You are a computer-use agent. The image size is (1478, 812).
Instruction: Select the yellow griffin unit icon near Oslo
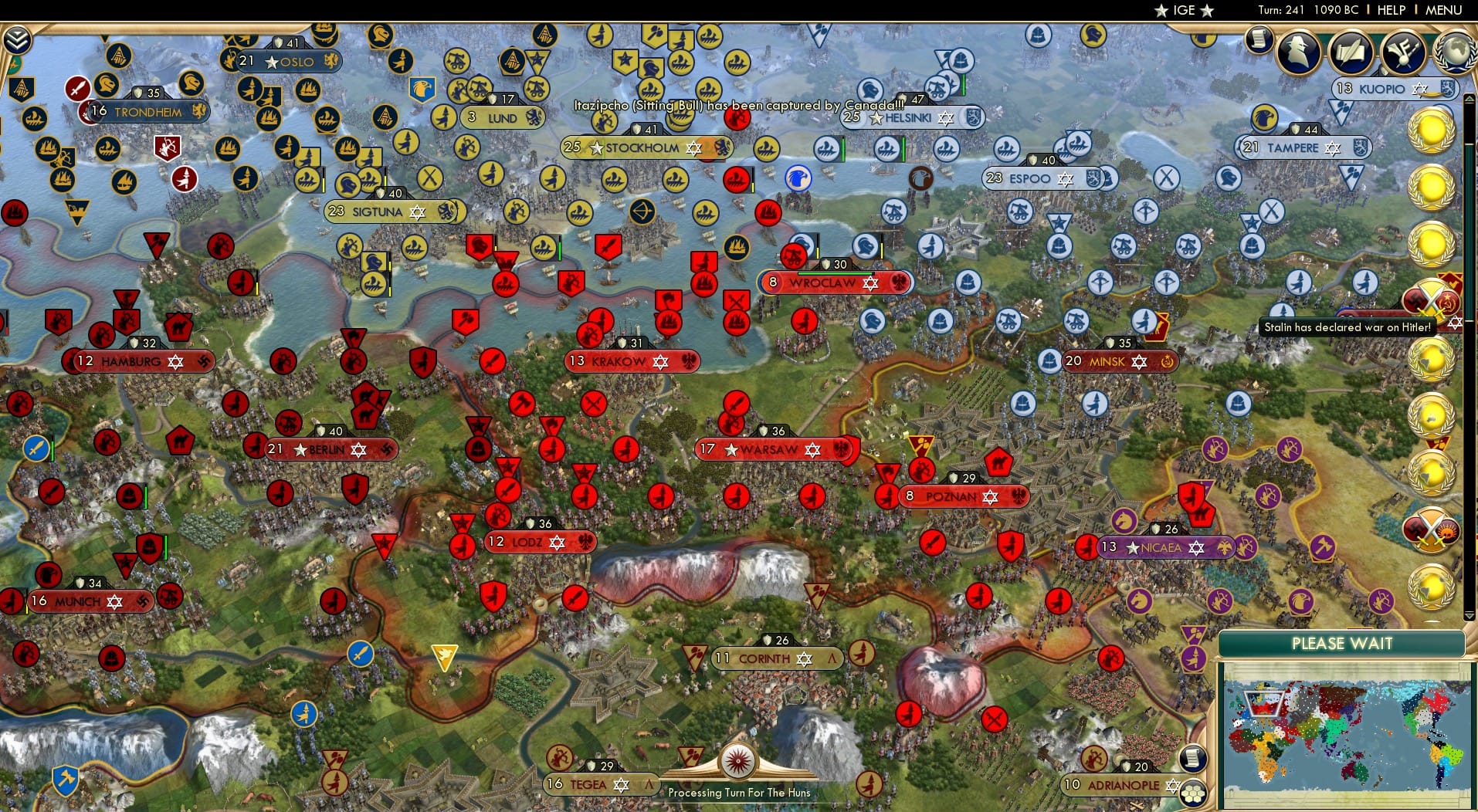coord(331,58)
